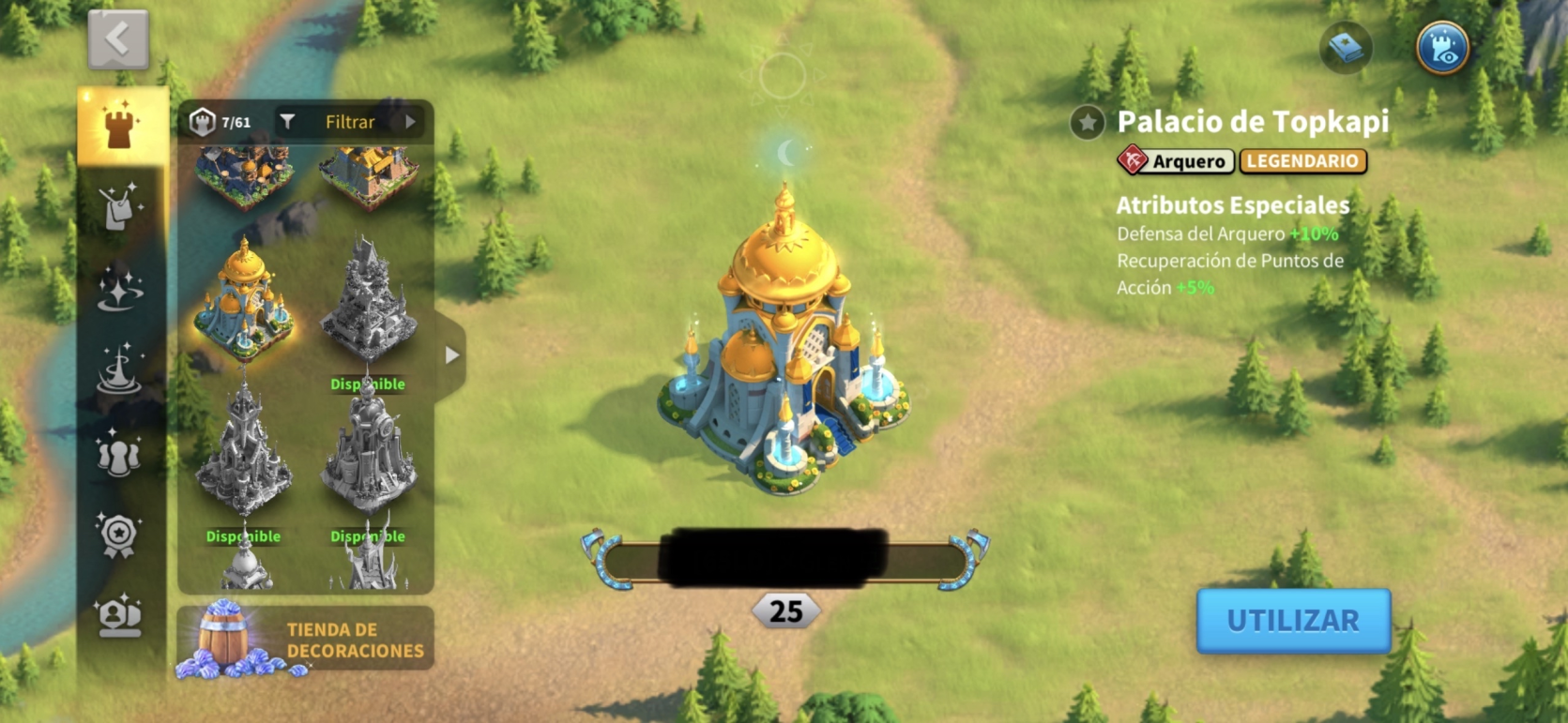Switch to the dog-tags nameplate tab
The height and width of the screenshot is (723, 1568).
coord(120,205)
